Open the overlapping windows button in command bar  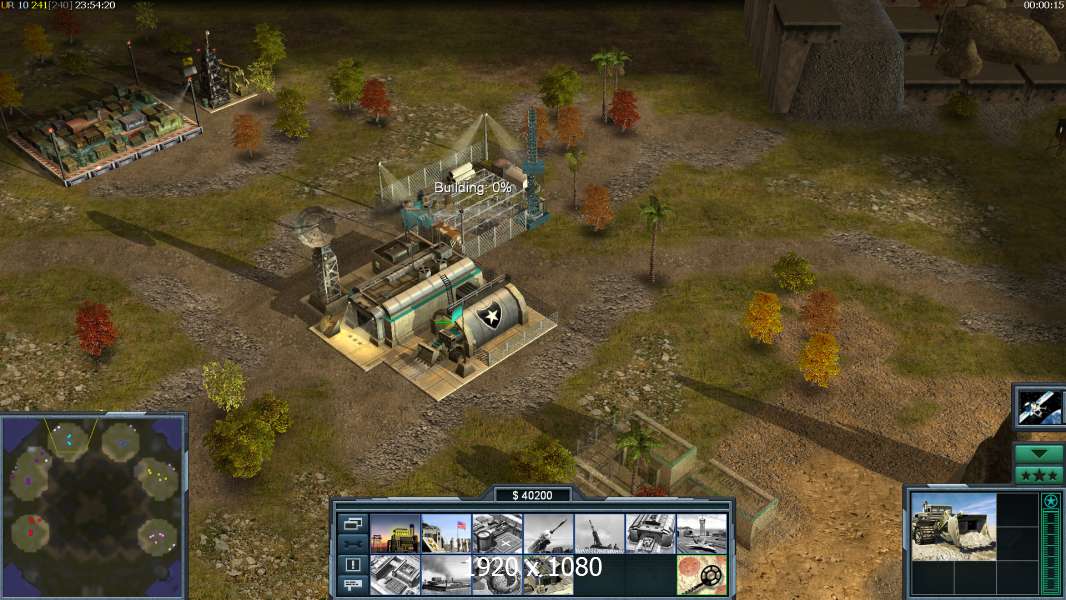tap(353, 523)
